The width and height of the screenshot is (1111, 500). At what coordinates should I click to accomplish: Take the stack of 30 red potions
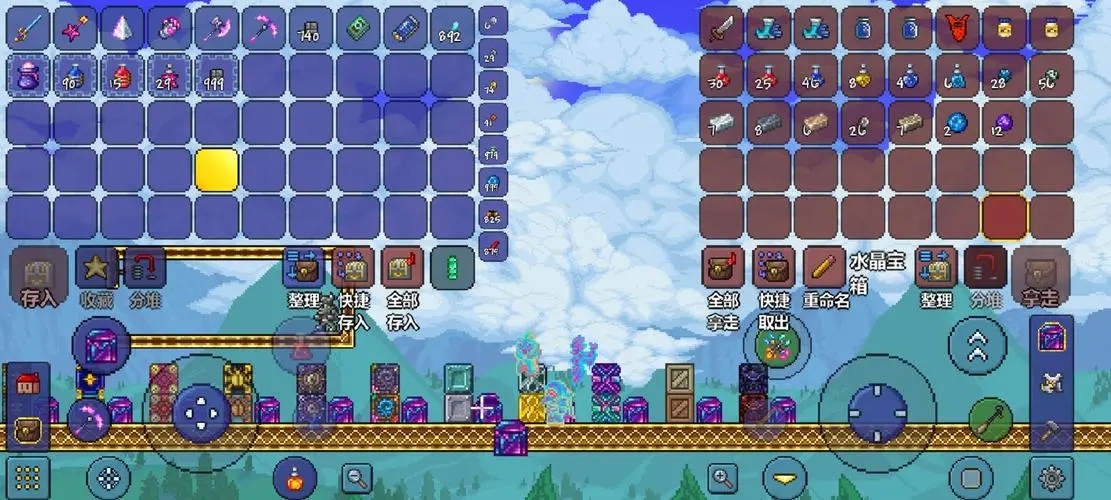721,76
